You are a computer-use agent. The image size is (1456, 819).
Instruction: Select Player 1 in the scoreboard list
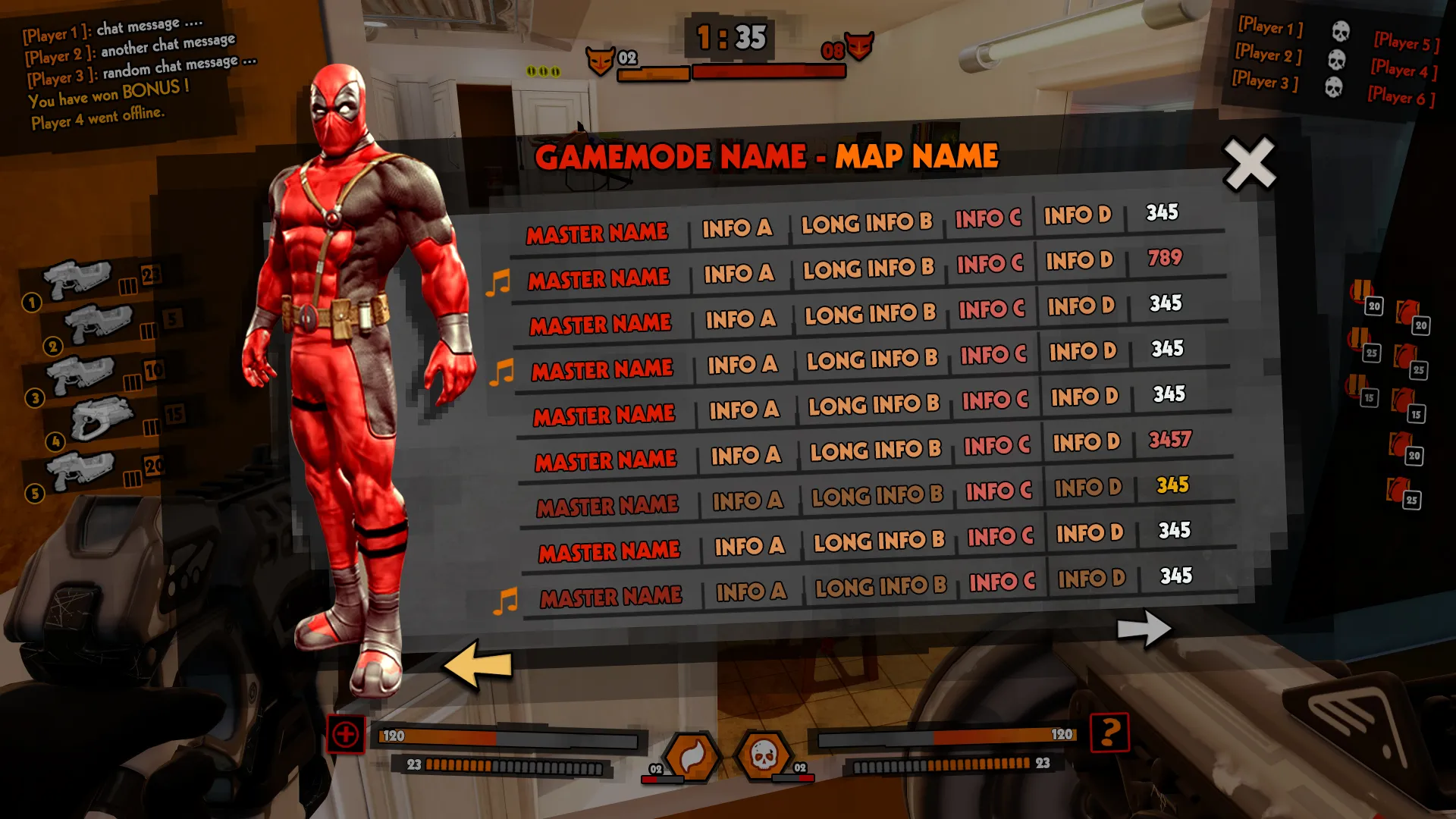[x=1270, y=27]
